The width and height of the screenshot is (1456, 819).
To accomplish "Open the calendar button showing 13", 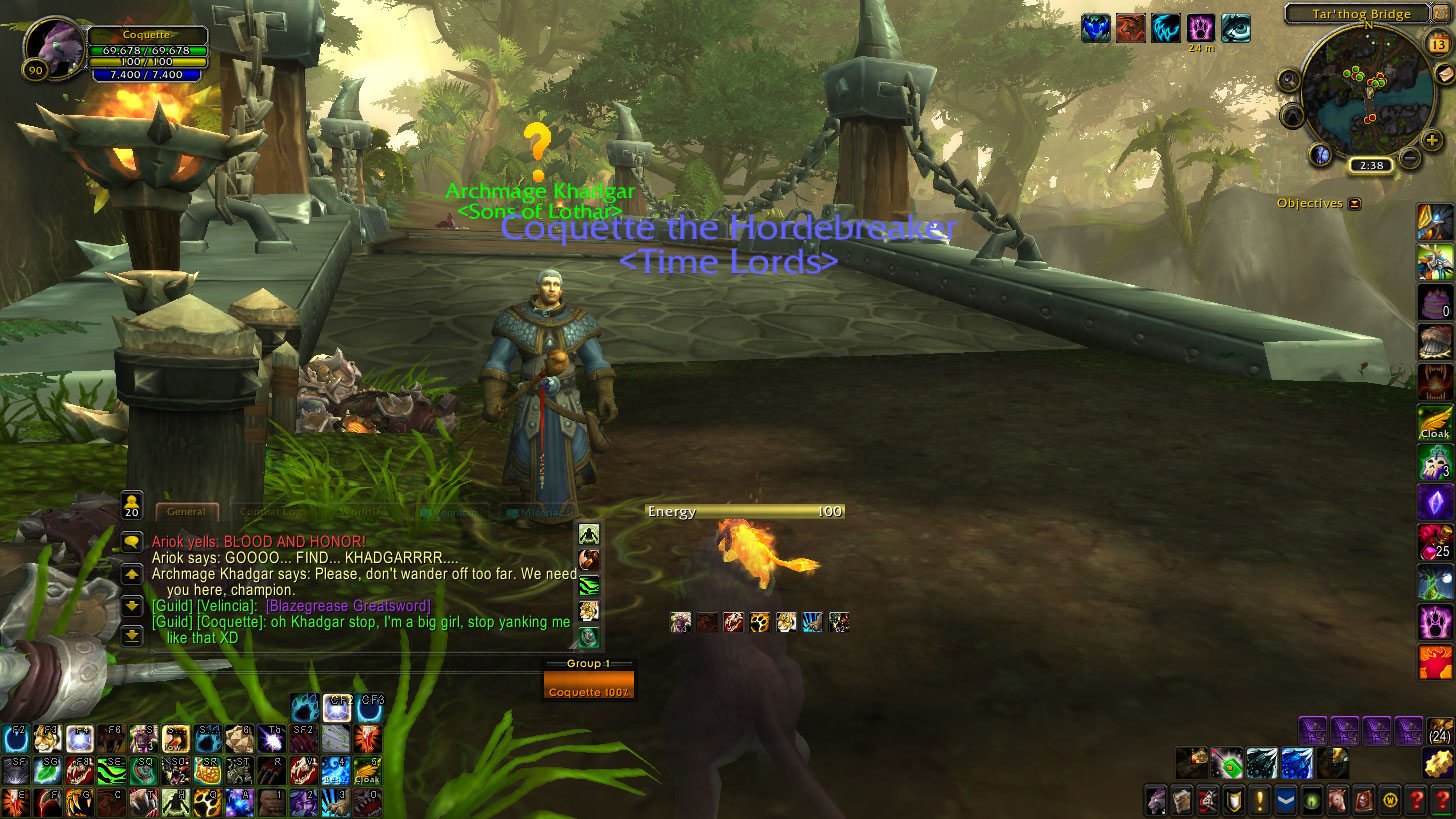I will click(1440, 45).
